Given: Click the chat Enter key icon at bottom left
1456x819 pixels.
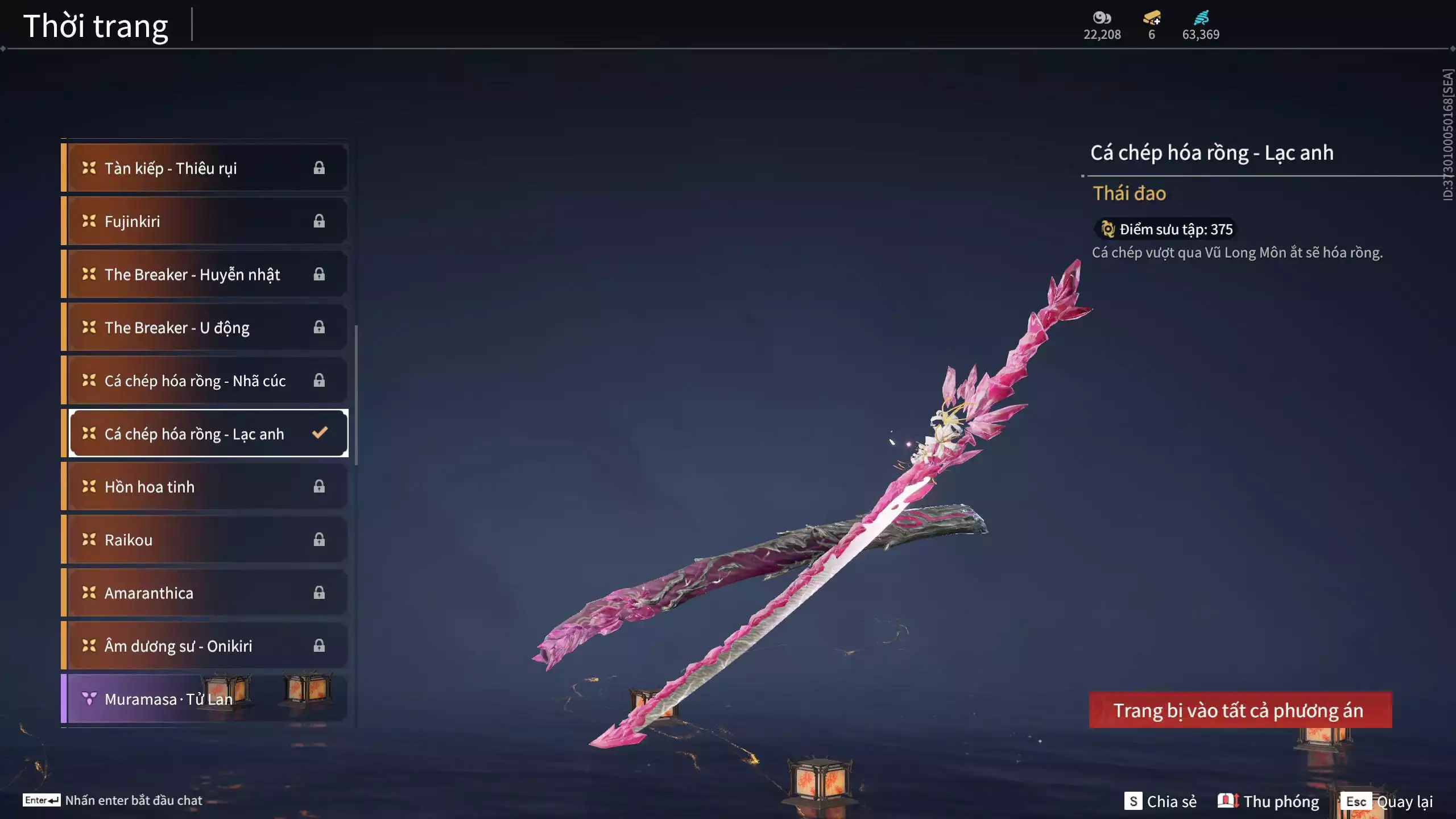Looking at the screenshot, I should point(41,800).
